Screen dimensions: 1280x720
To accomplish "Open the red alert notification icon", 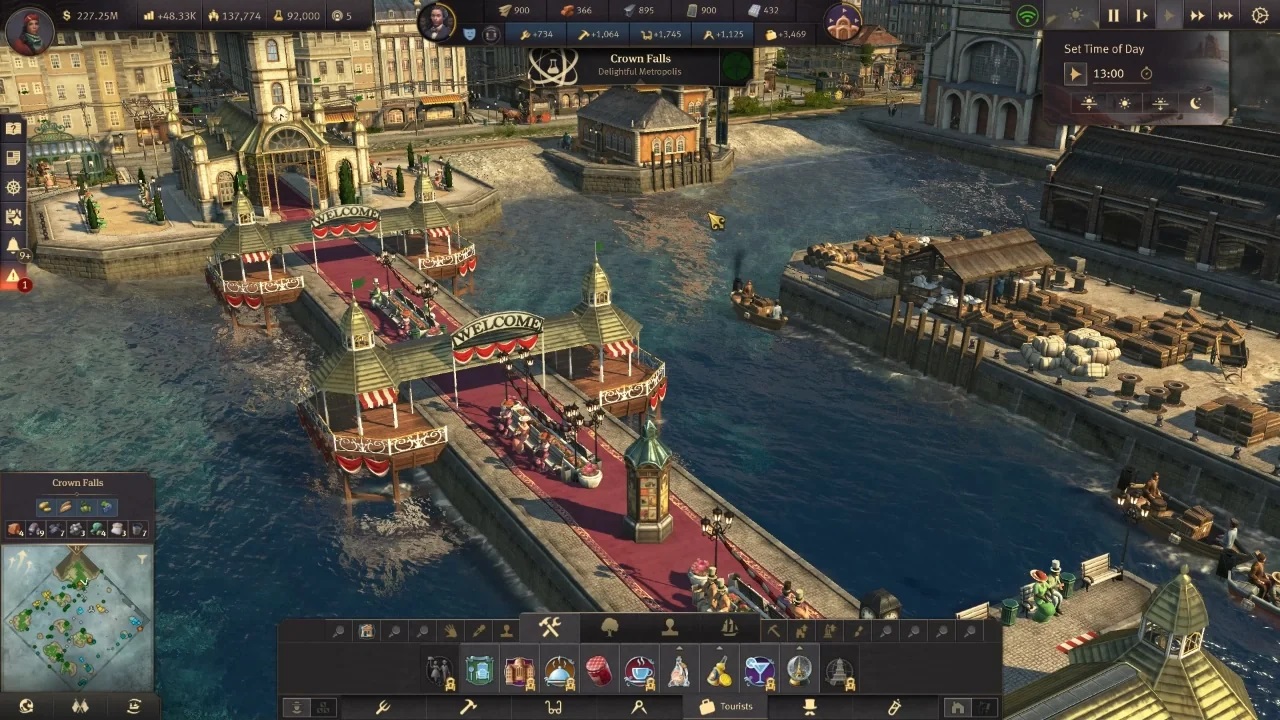I will (13, 276).
